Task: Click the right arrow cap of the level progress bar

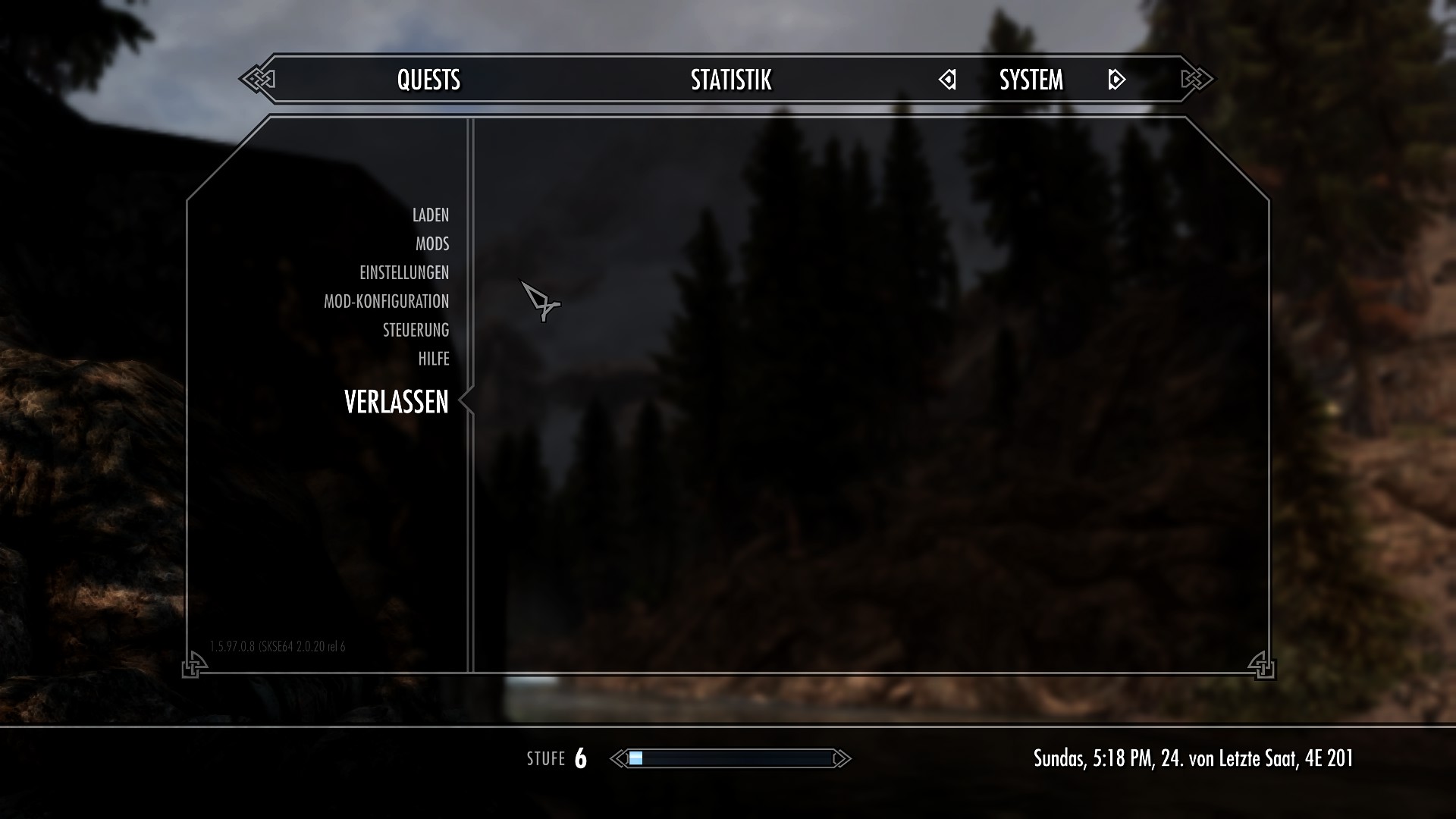Action: [842, 758]
